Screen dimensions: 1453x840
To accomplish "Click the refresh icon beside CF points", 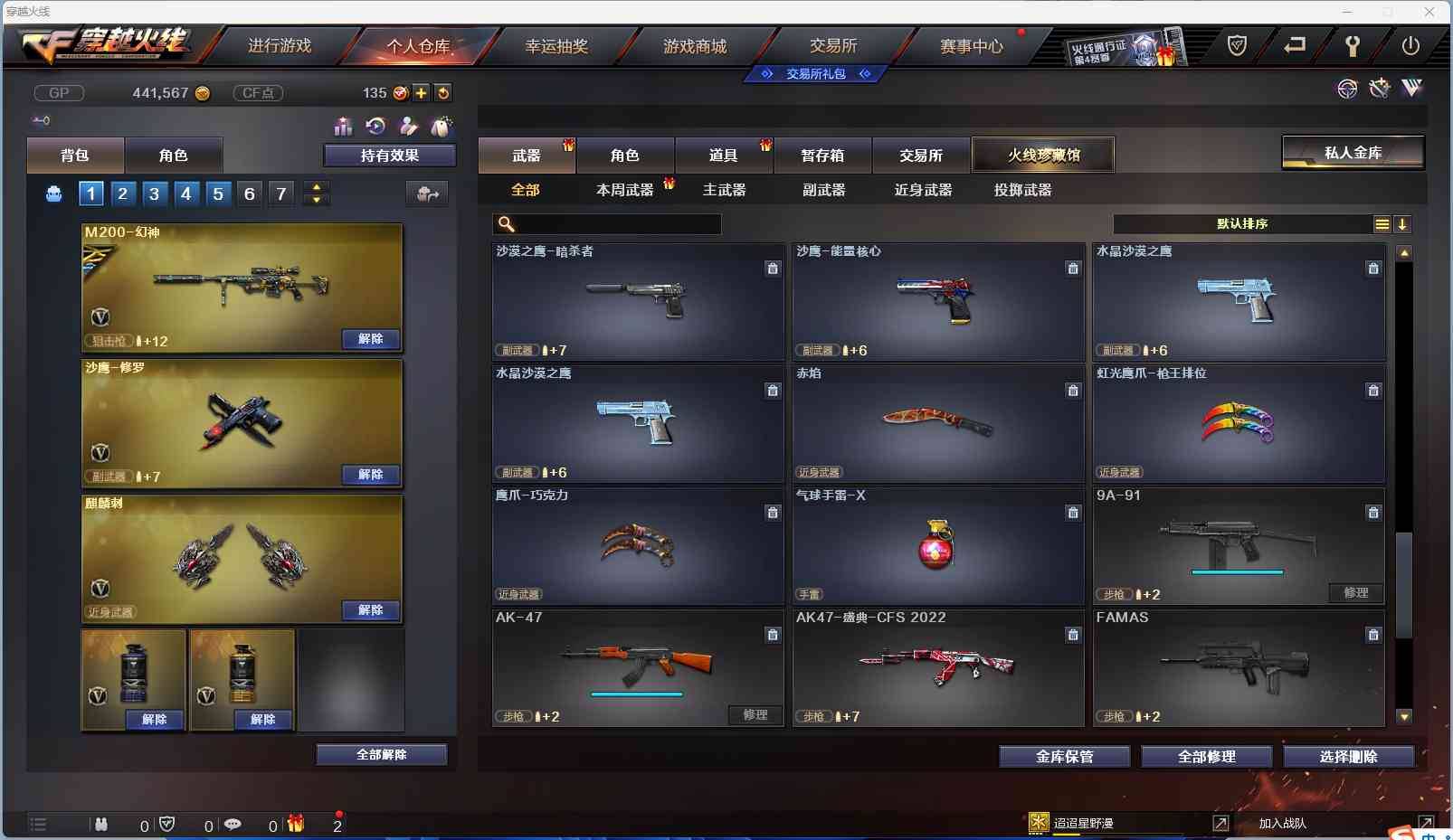I will (x=442, y=92).
